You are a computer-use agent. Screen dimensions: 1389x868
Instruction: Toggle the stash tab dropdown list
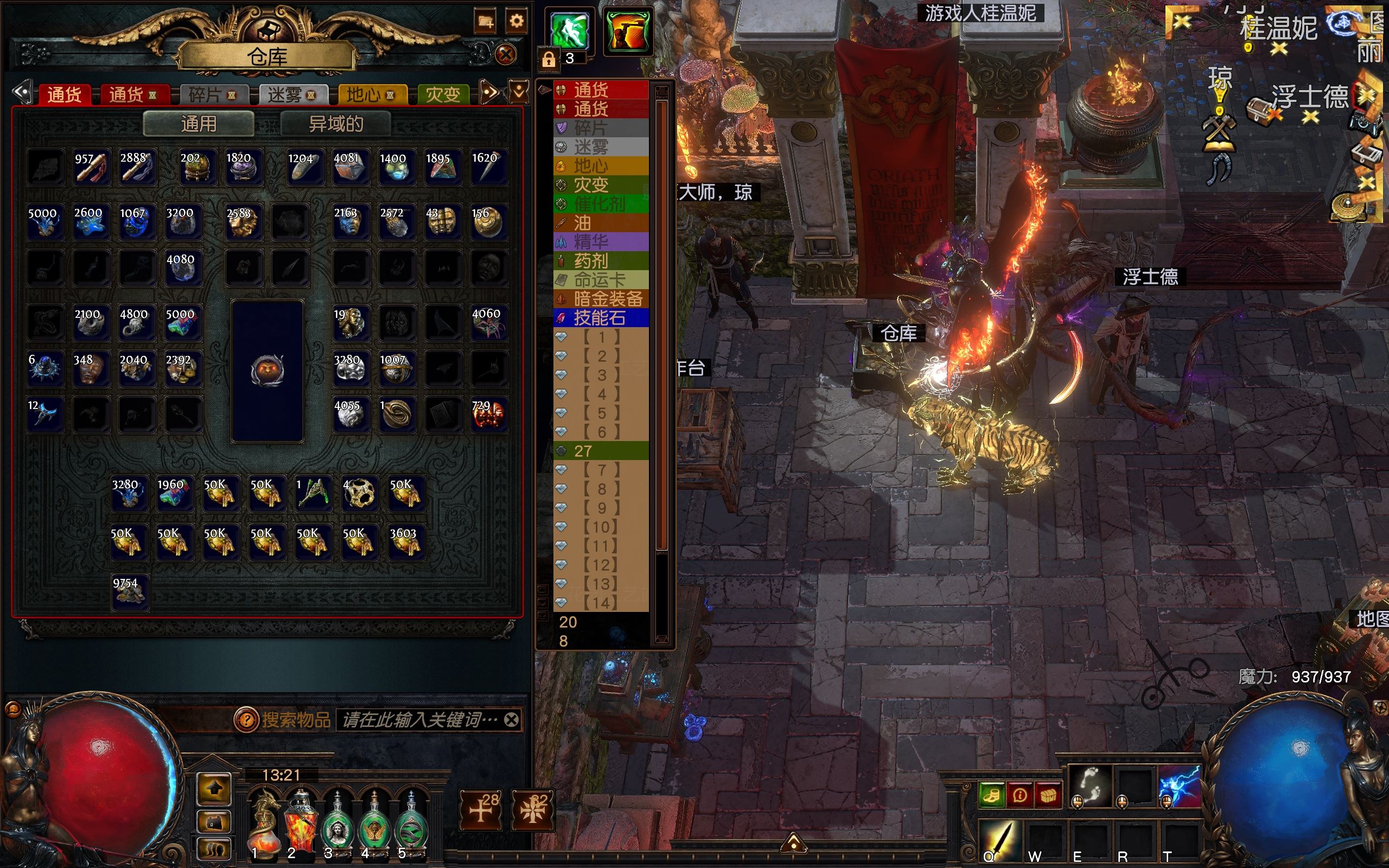pos(519,92)
